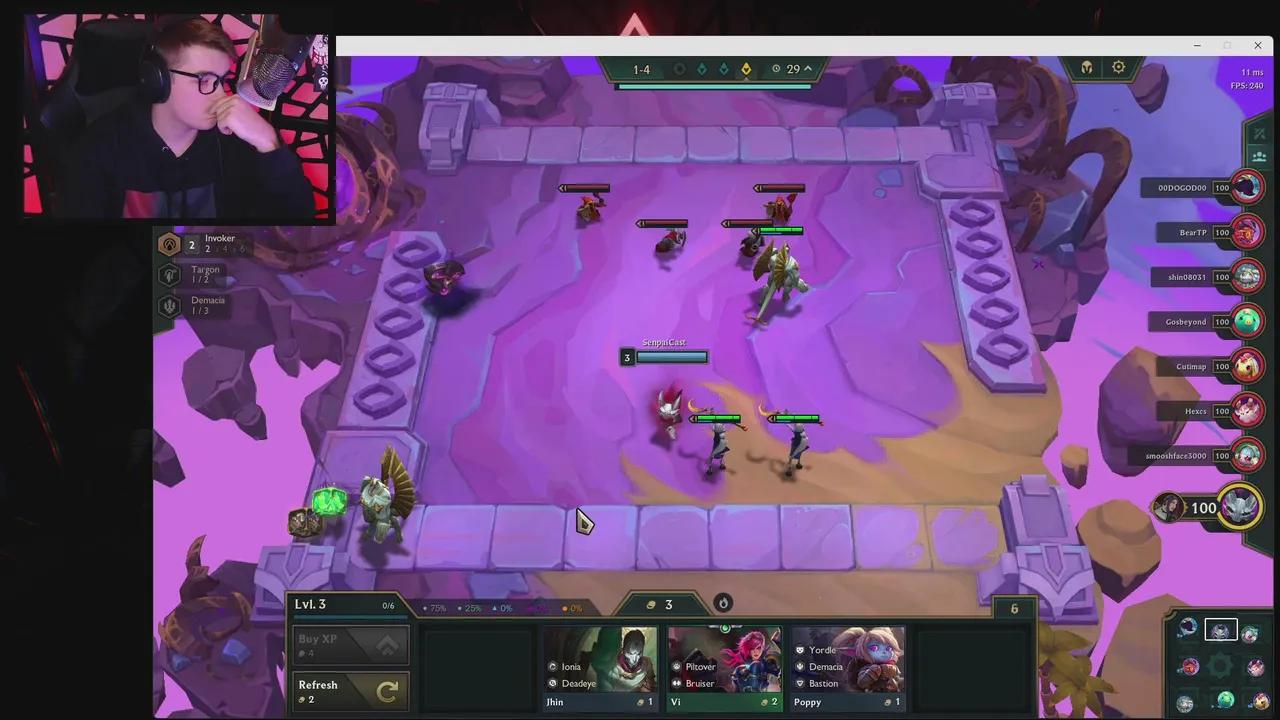Click the upgrade chevron on Buy XP
The width and height of the screenshot is (1280, 720).
pyautogui.click(x=388, y=645)
